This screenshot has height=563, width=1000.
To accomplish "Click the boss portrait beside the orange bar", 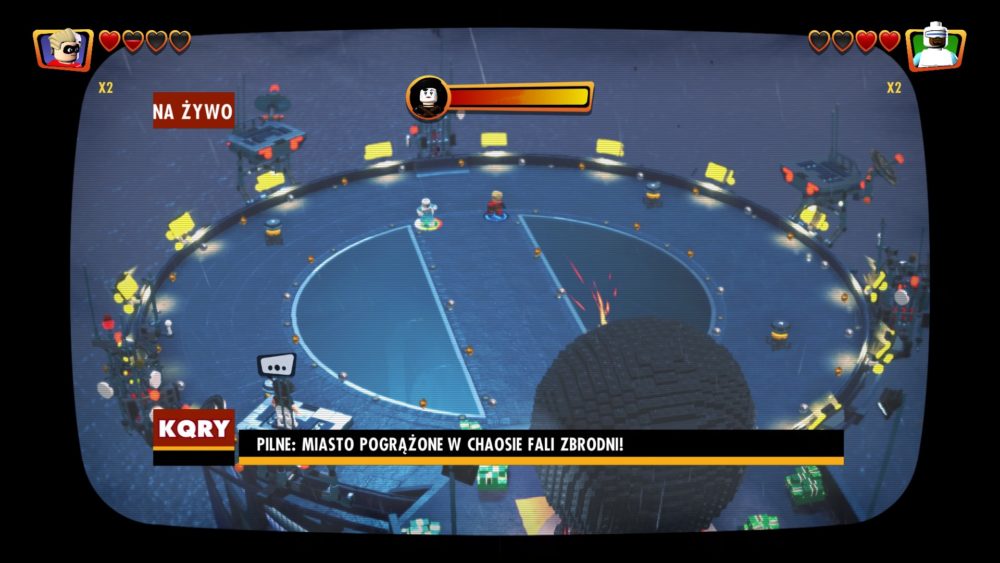I will [428, 97].
